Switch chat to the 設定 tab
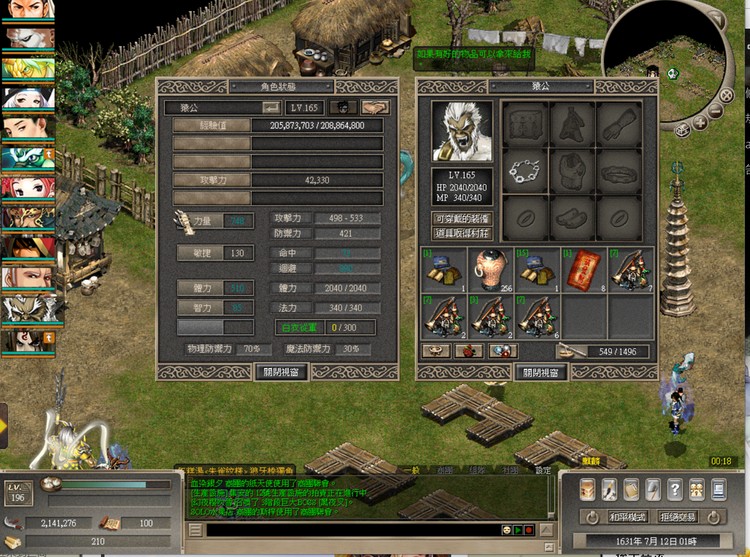750x557 pixels. coord(543,470)
